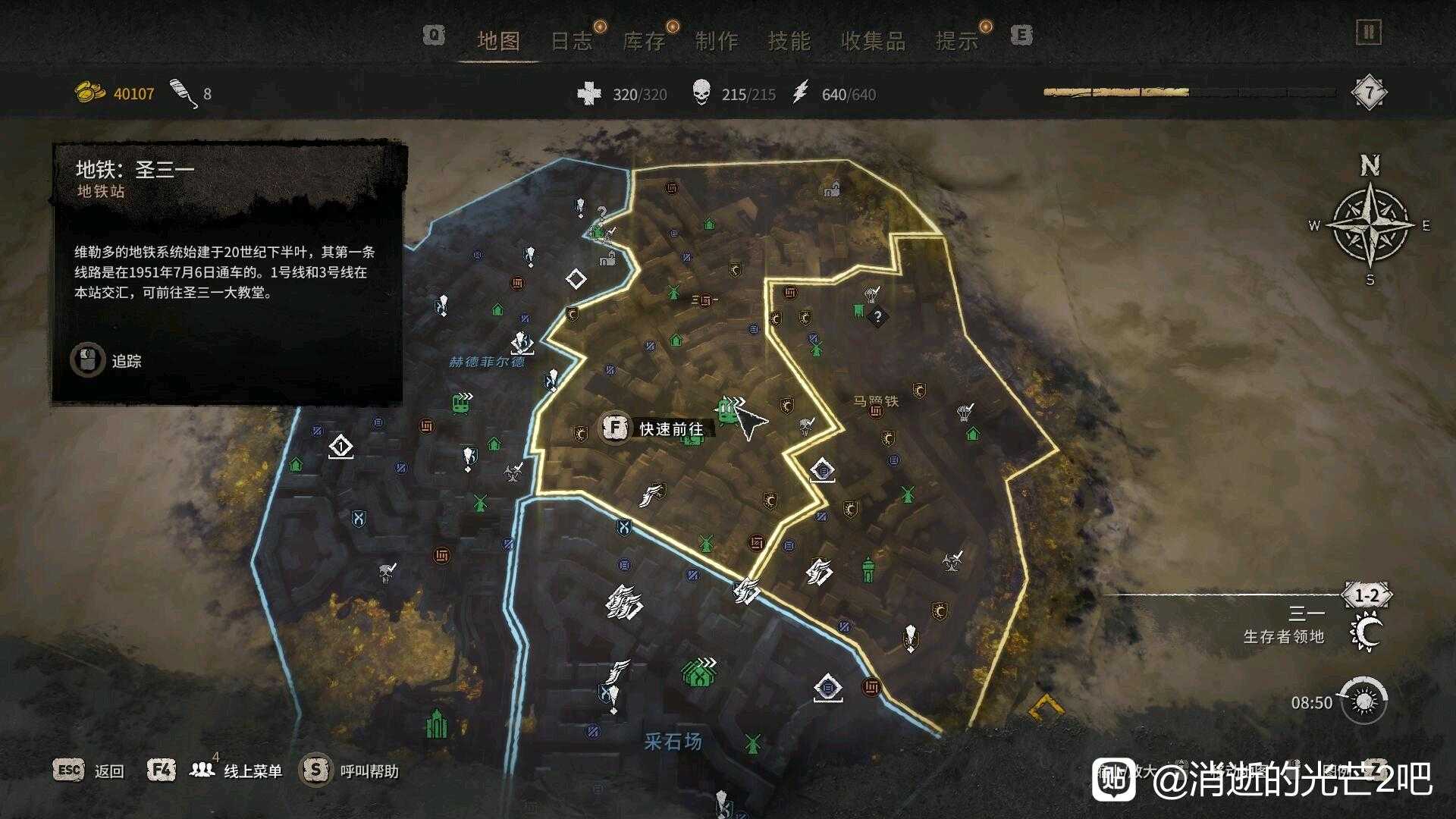Image resolution: width=1456 pixels, height=819 pixels.
Task: Click the diamond marker with number 1 on the left
Action: coord(343,447)
